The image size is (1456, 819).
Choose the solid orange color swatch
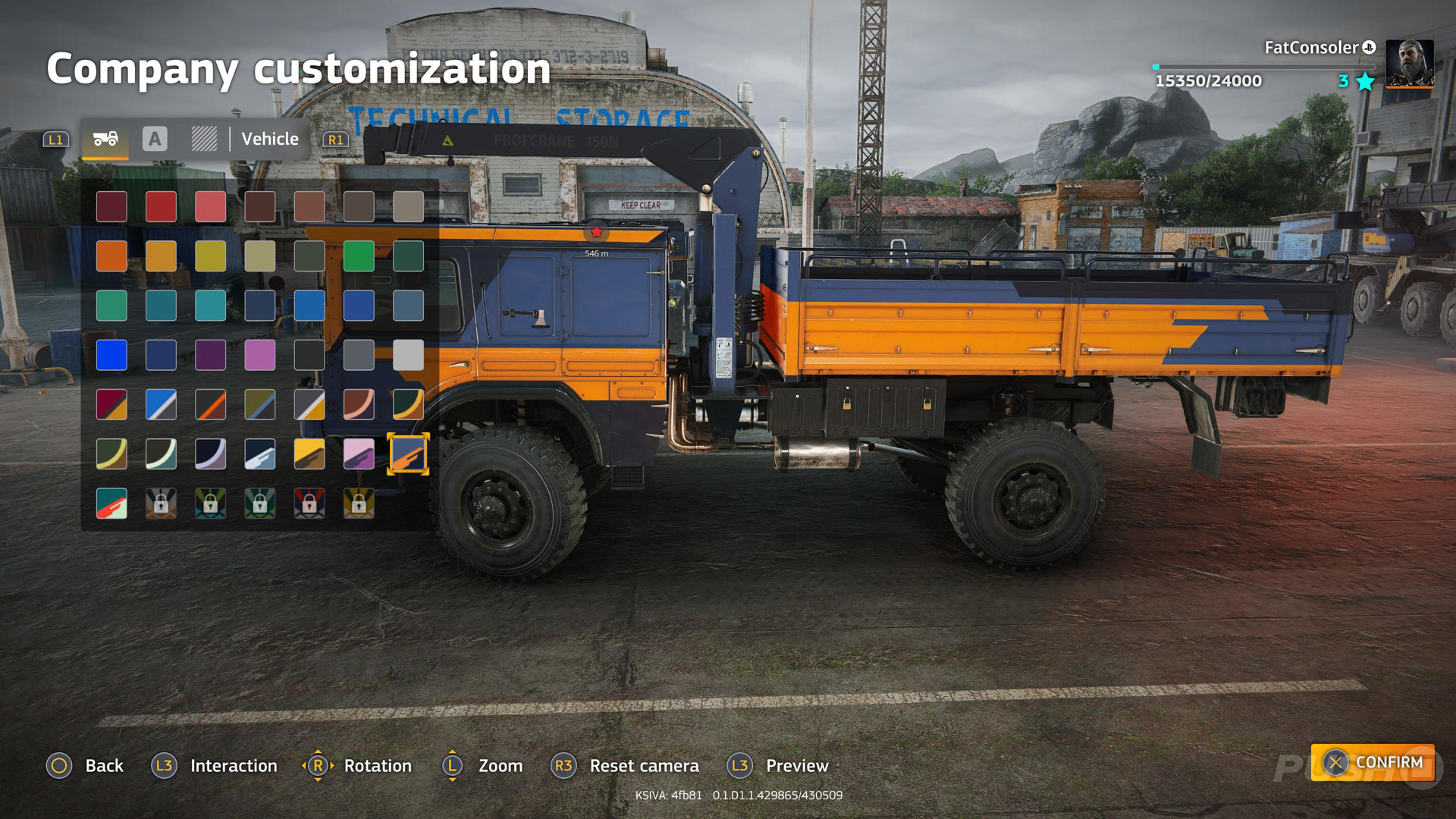[x=111, y=256]
